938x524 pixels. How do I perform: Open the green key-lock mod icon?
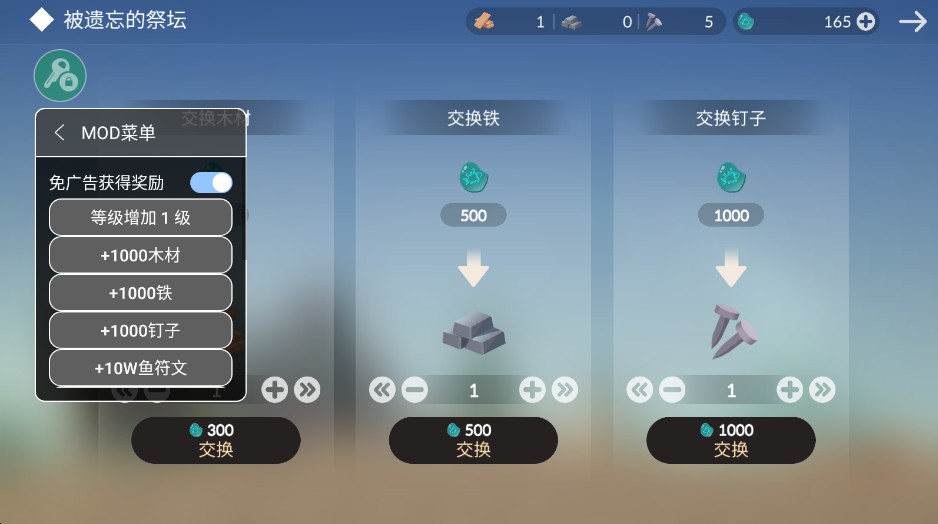[x=60, y=75]
